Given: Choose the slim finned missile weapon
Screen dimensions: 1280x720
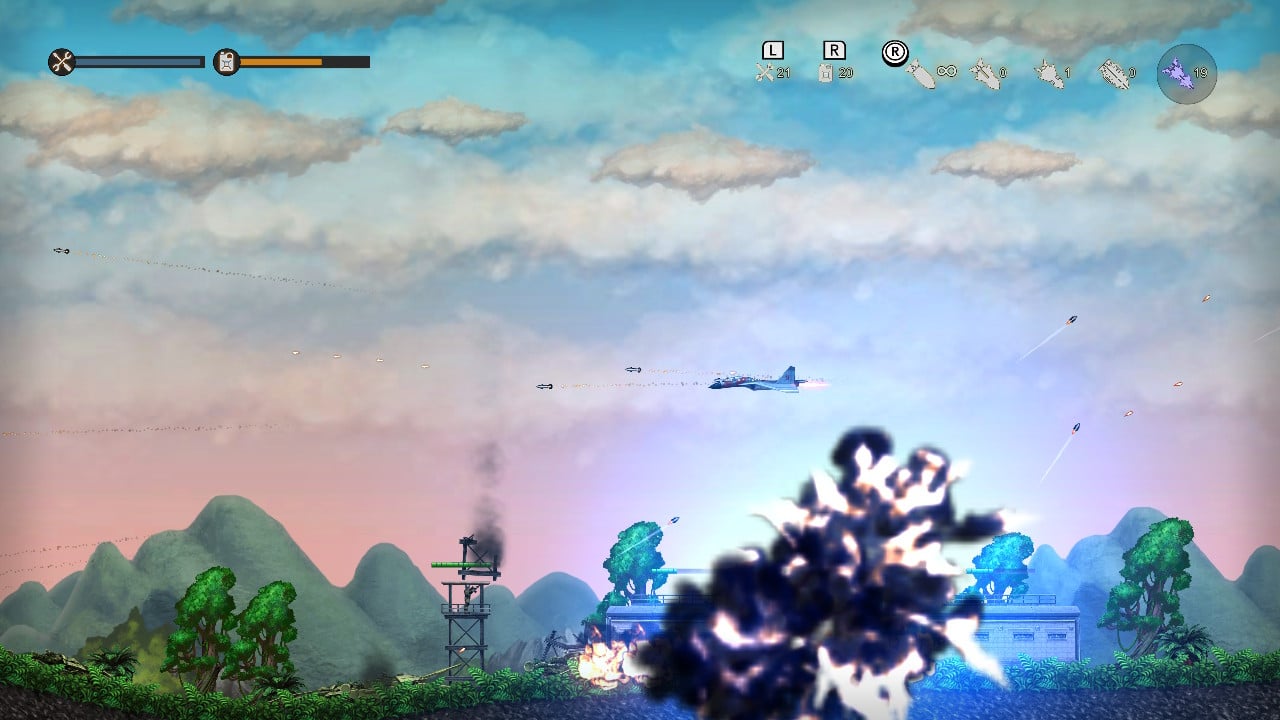Looking at the screenshot, I should tap(984, 73).
